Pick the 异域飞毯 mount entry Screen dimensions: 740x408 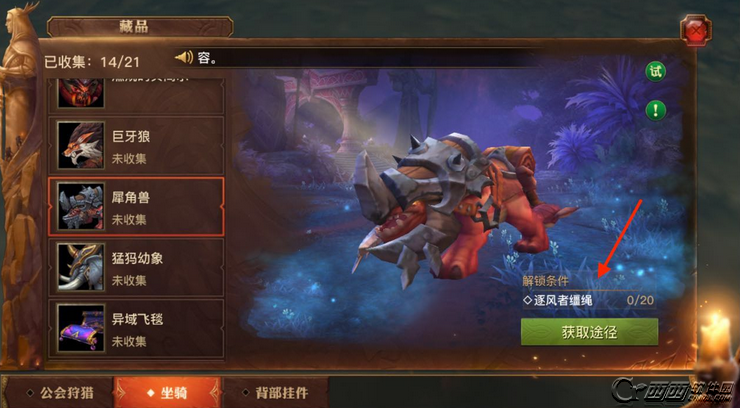coord(135,328)
